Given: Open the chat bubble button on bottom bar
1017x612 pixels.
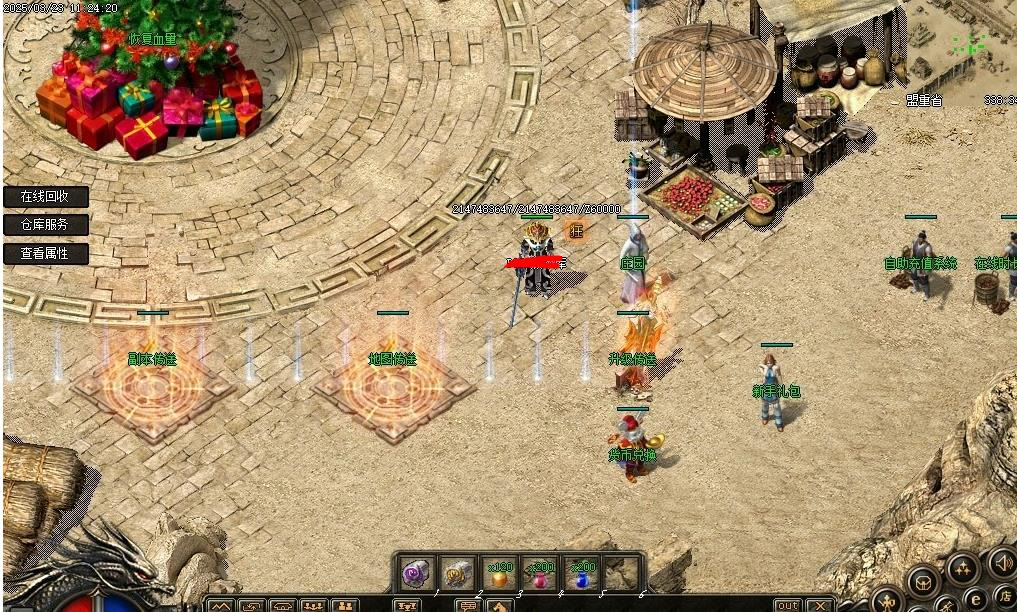Looking at the screenshot, I should (x=467, y=606).
